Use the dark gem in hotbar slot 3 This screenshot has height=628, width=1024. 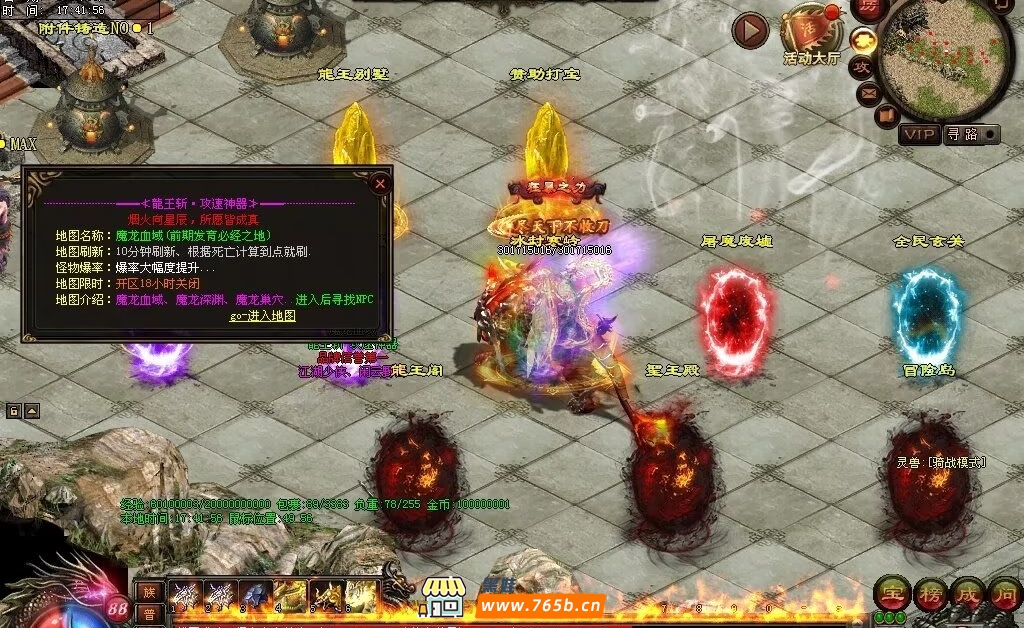click(254, 594)
